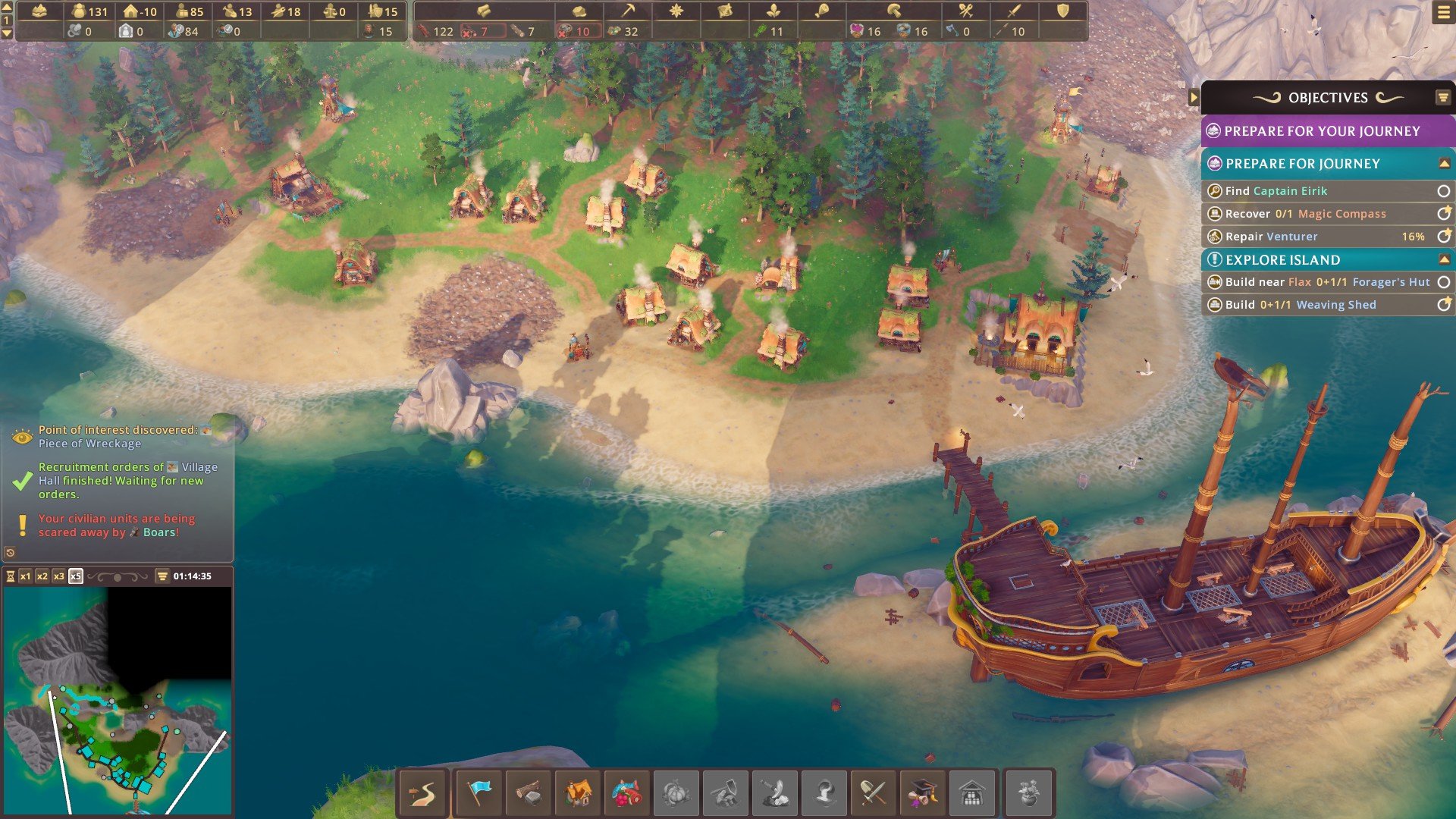
Task: Collapse the Prepare for Journey objective group
Action: click(x=1444, y=164)
